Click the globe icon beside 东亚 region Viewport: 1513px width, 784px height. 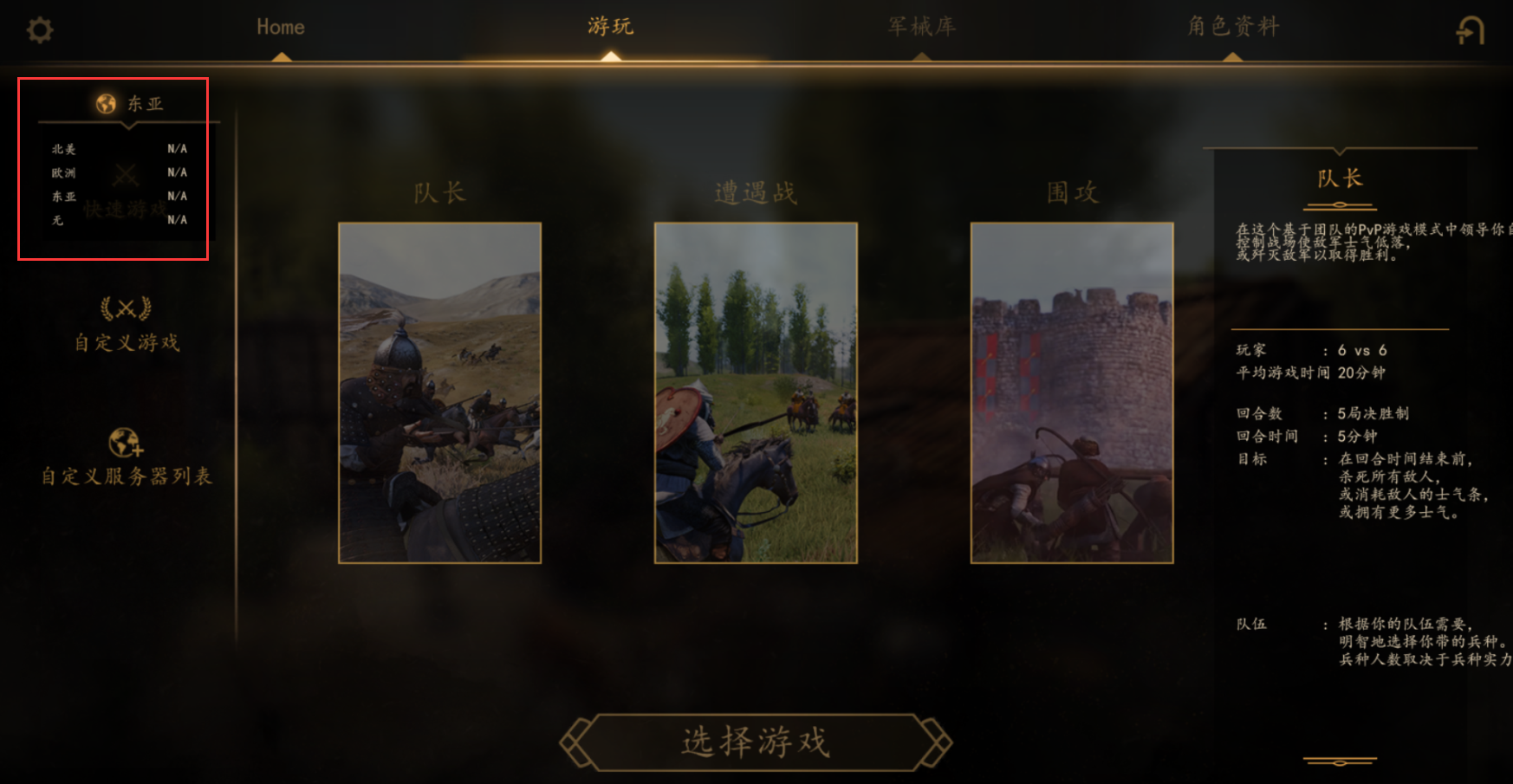[x=104, y=101]
